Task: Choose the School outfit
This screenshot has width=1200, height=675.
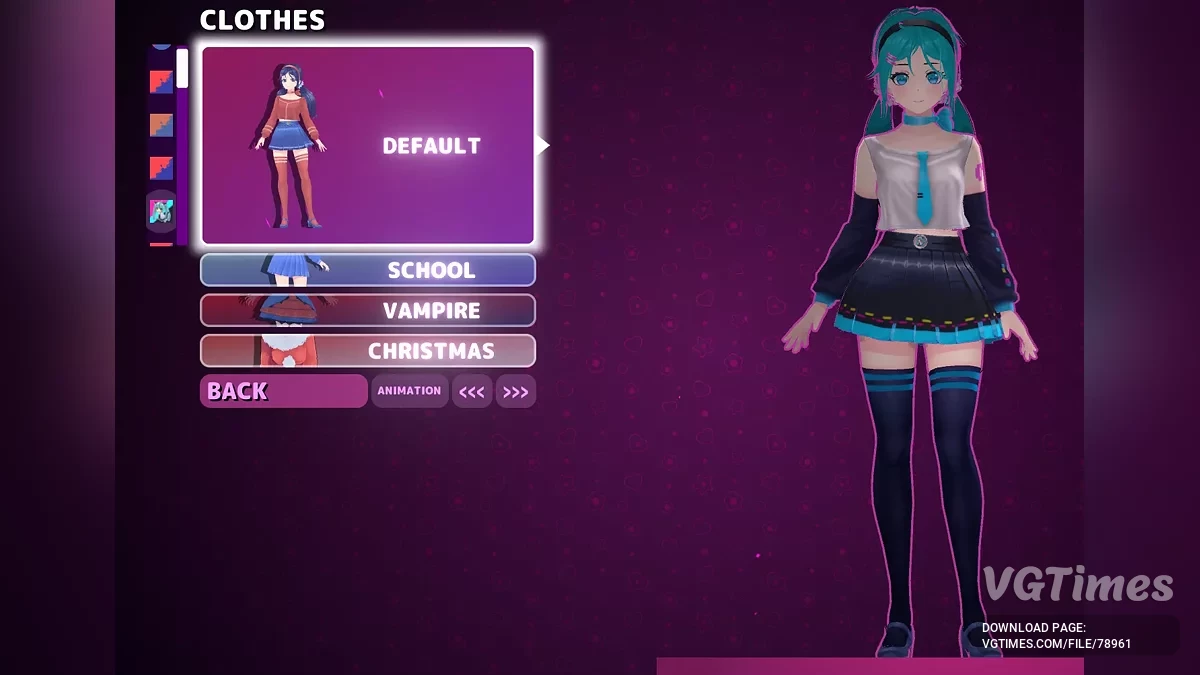Action: [x=368, y=270]
